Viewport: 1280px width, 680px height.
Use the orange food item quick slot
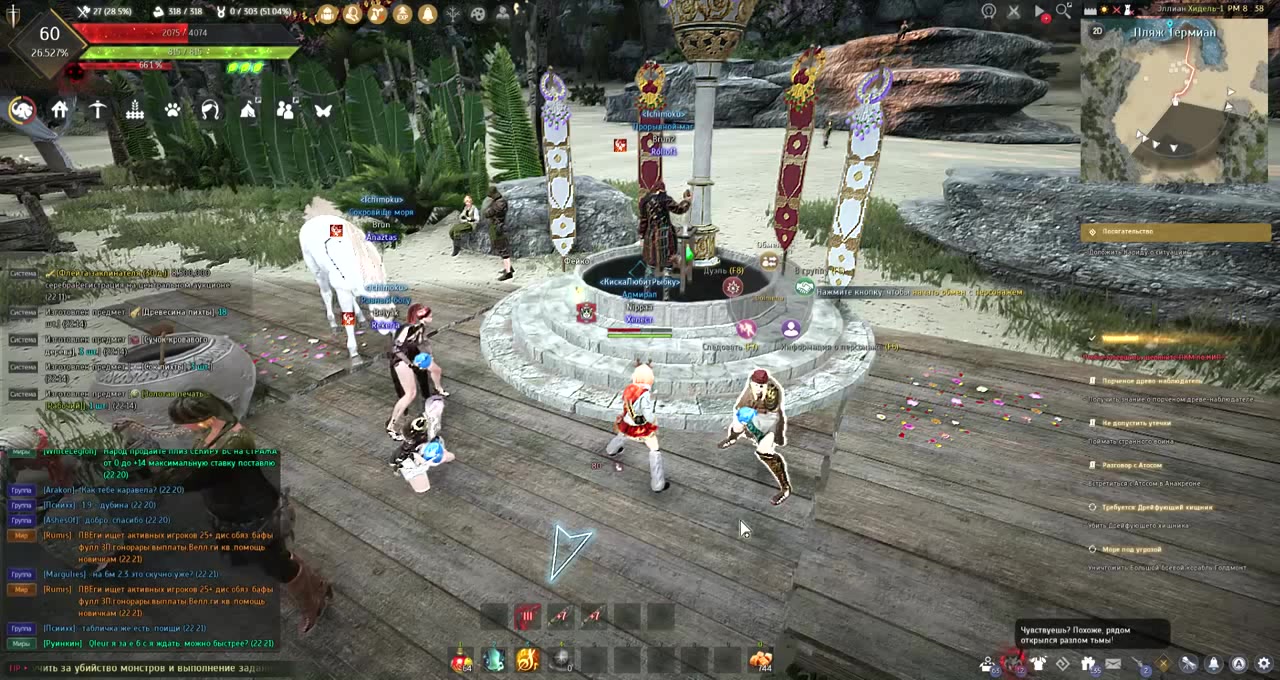(x=761, y=660)
